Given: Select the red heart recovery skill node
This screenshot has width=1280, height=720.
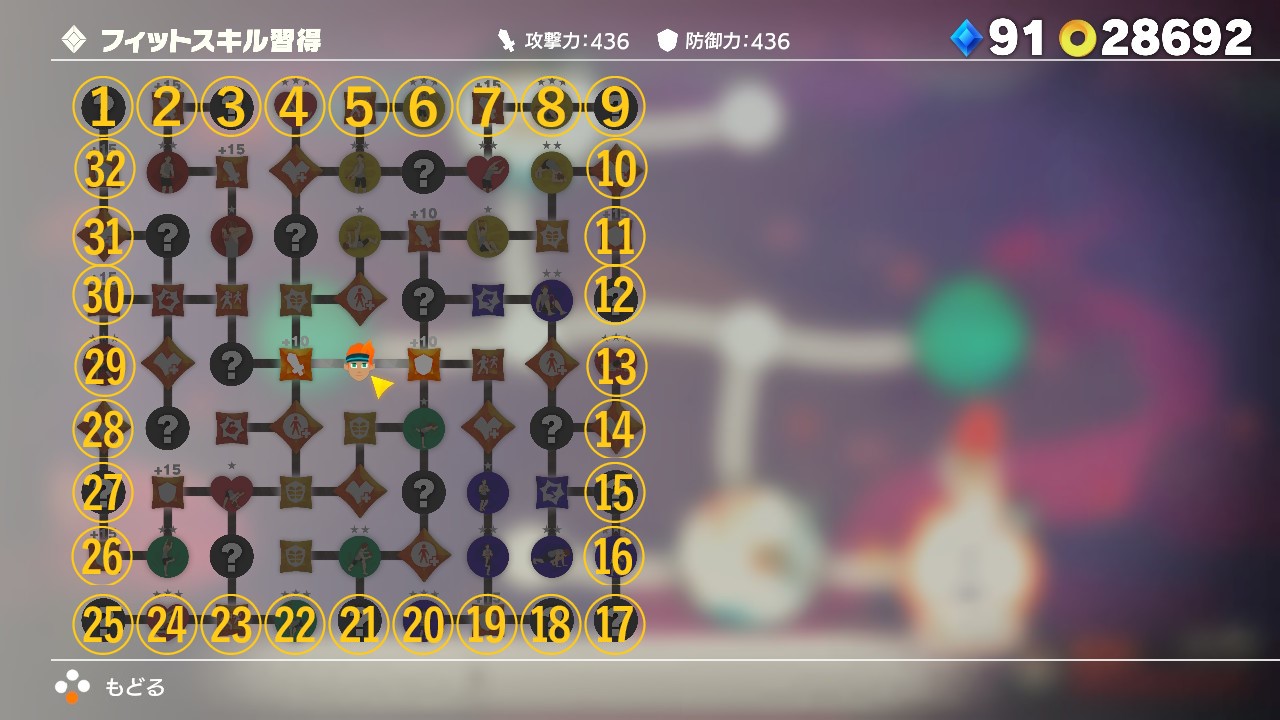Looking at the screenshot, I should 232,493.
